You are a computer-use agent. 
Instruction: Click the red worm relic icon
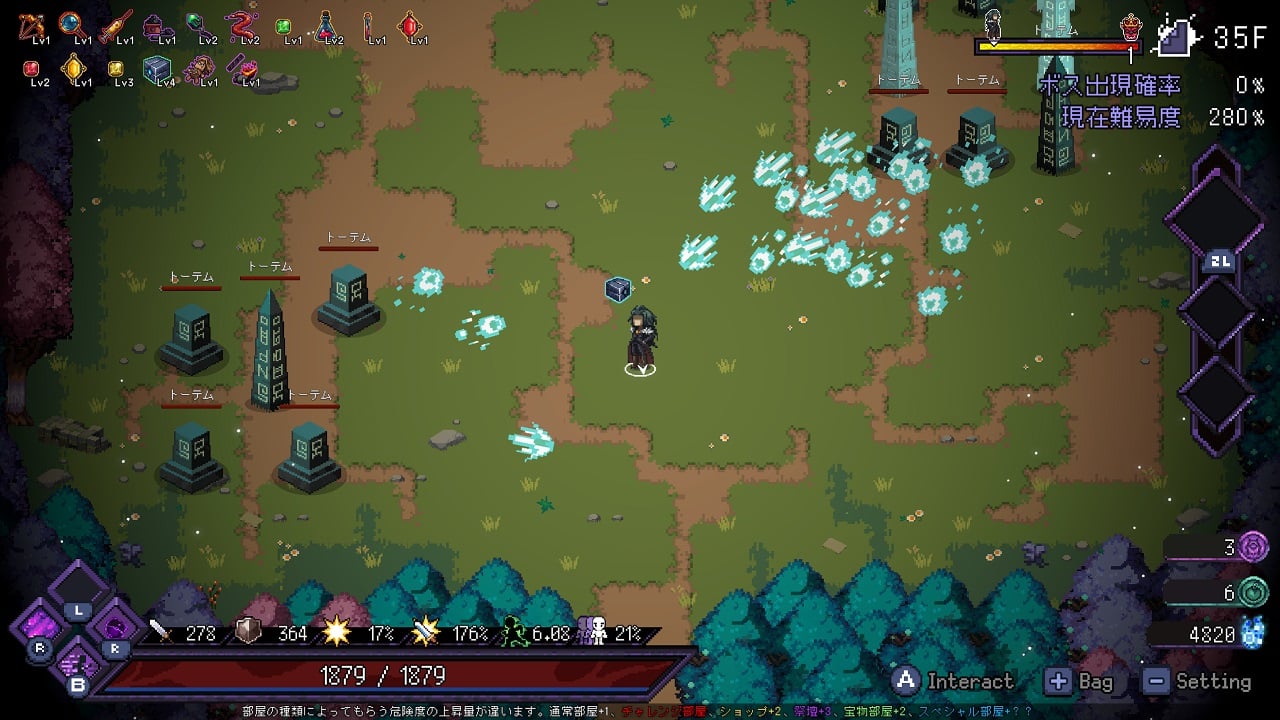click(240, 24)
